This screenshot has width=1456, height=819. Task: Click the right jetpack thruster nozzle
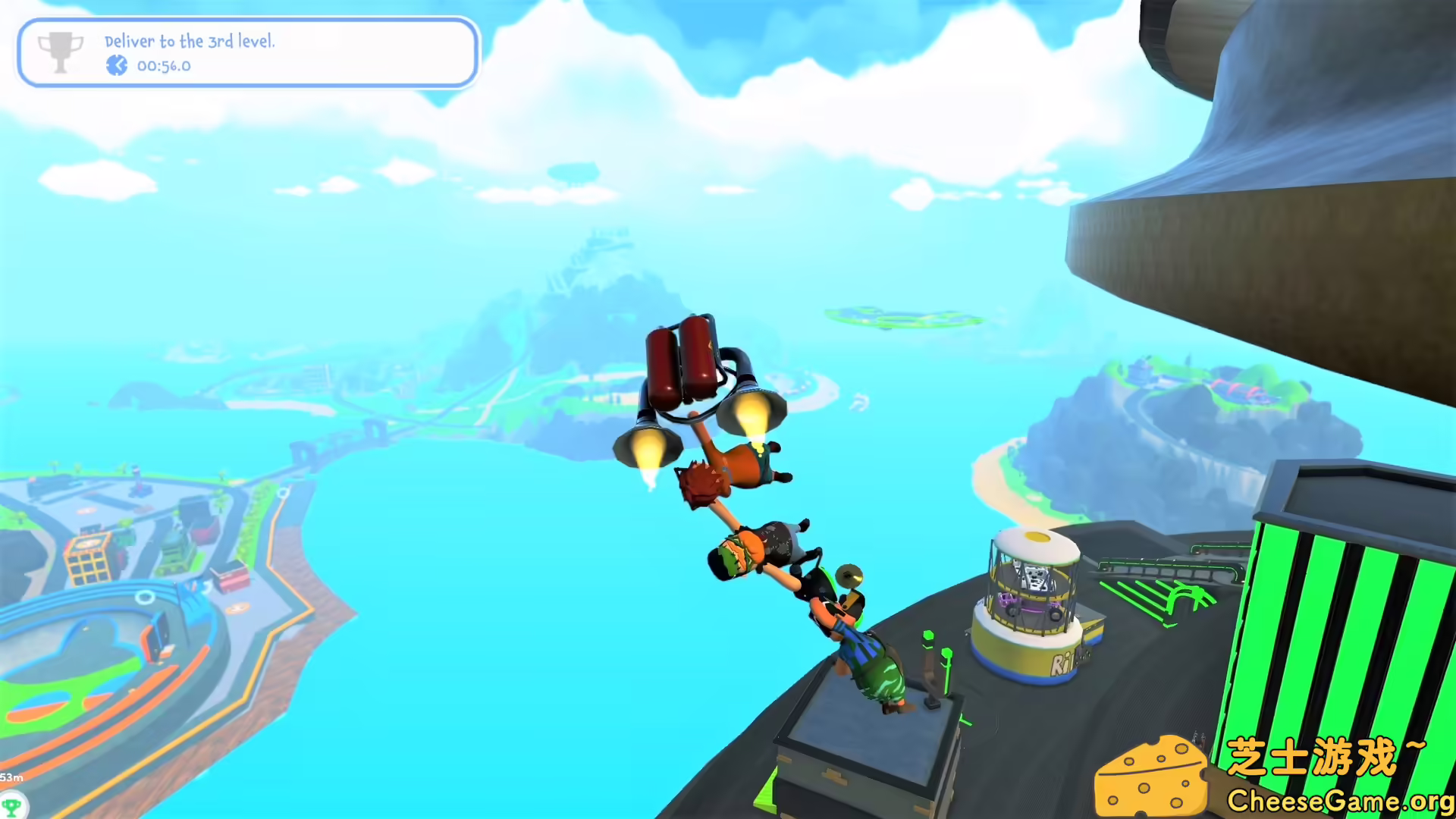(x=751, y=409)
